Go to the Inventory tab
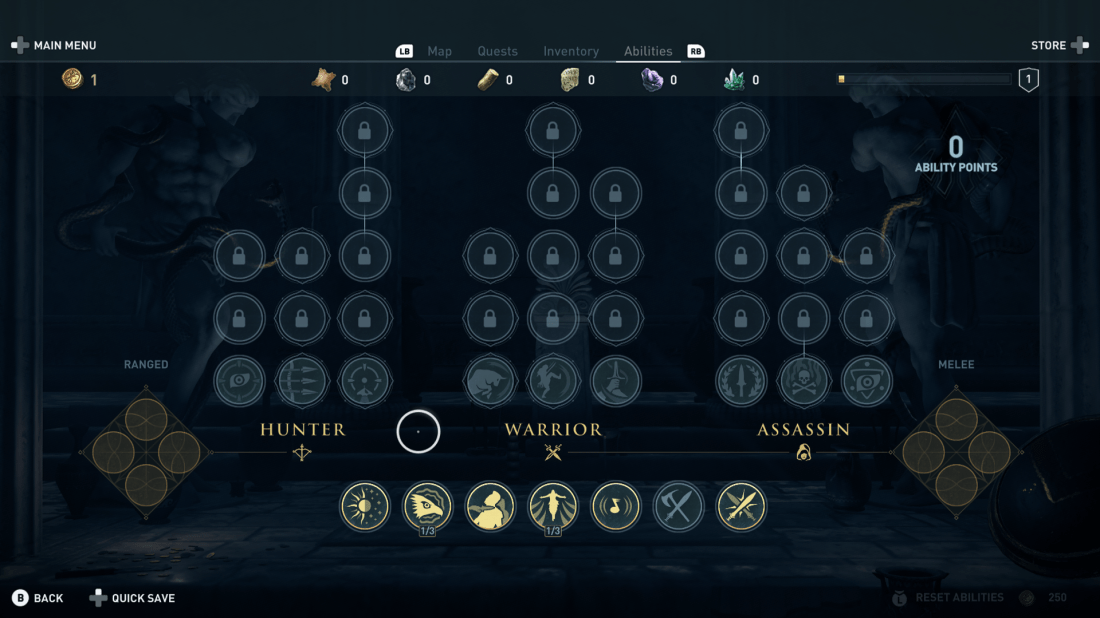 click(571, 51)
